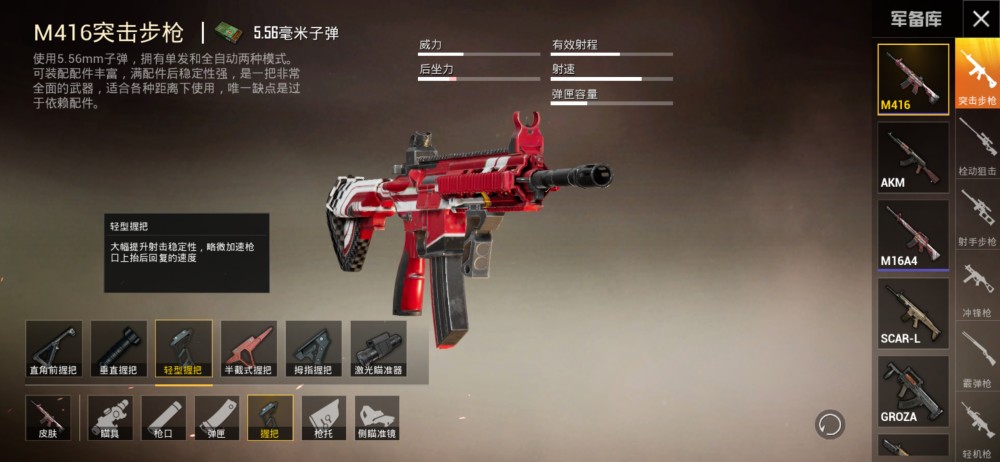Switch to the 射手步枪 marksman rifle category
Image resolution: width=1000 pixels, height=462 pixels.
pos(977,217)
